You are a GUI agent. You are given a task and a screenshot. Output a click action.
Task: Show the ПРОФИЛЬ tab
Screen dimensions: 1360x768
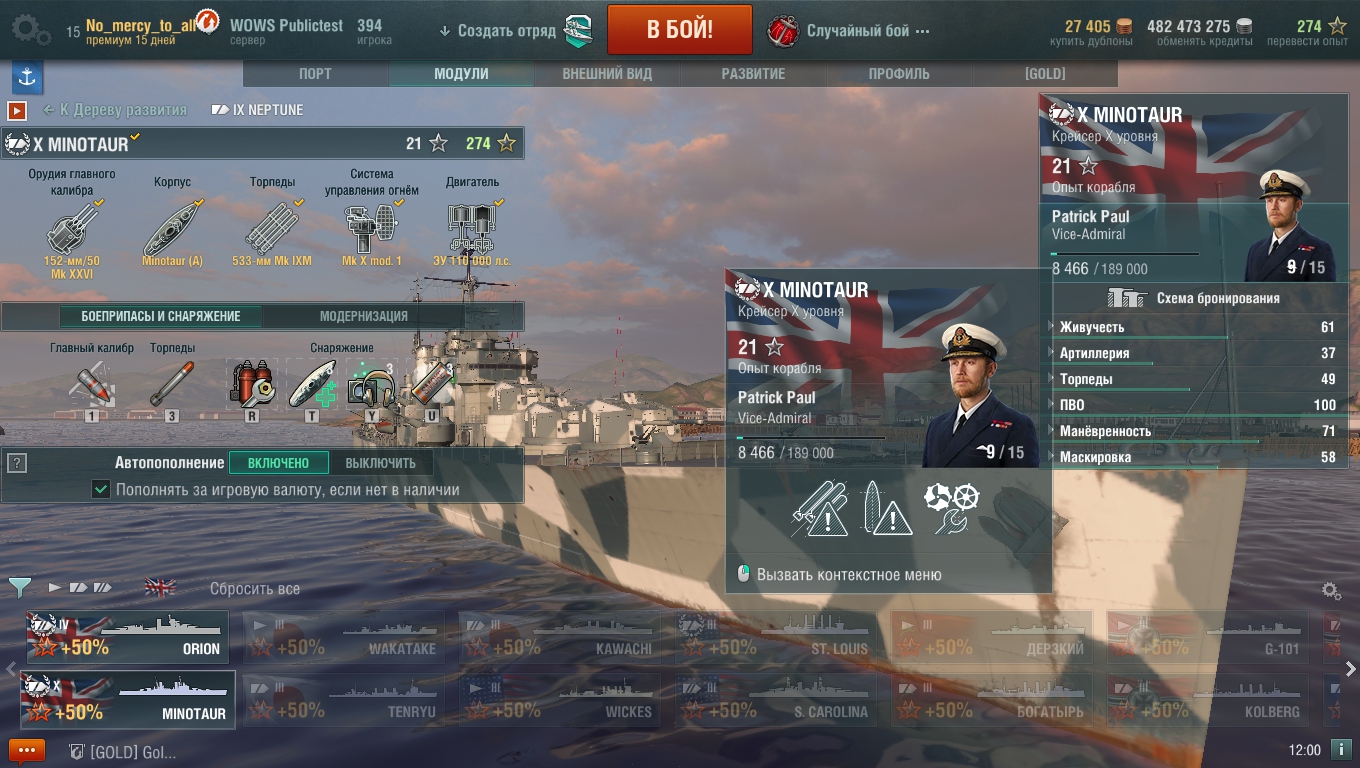[899, 74]
